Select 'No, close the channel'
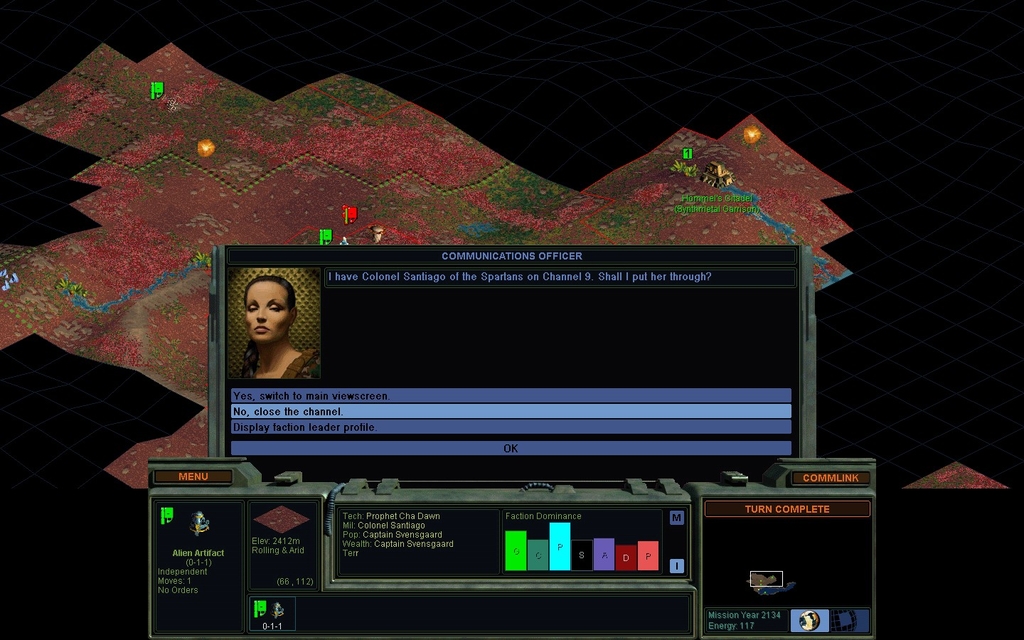 tap(510, 411)
